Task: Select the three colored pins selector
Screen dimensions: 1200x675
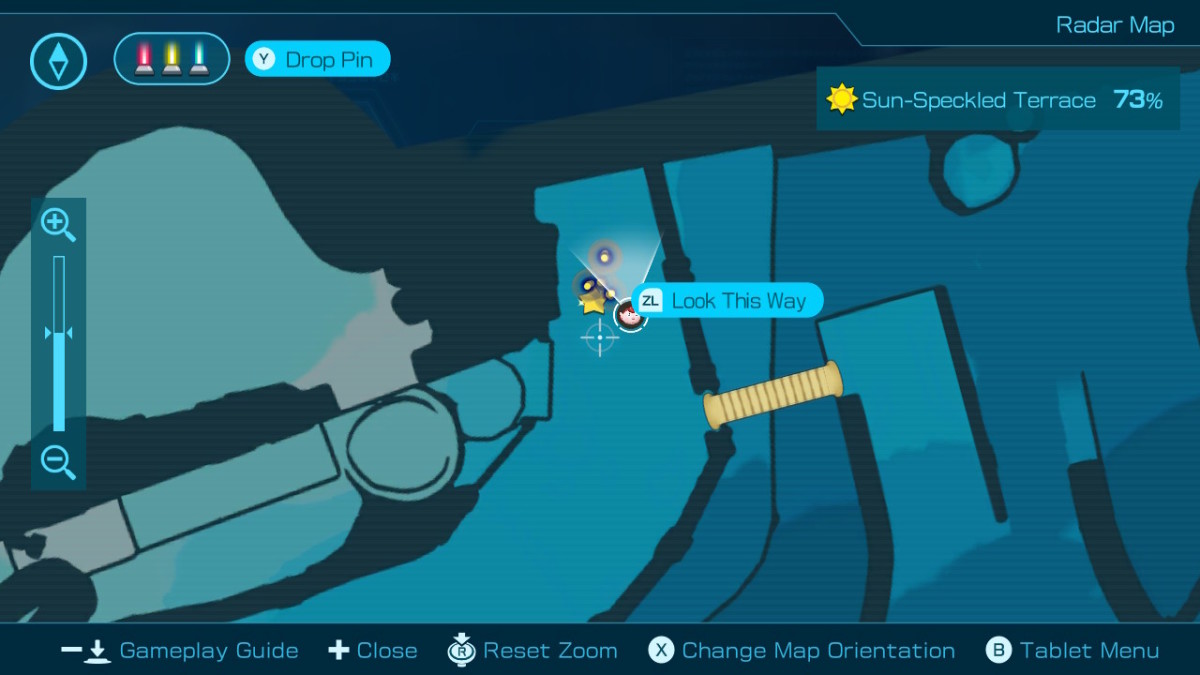Action: pos(172,59)
